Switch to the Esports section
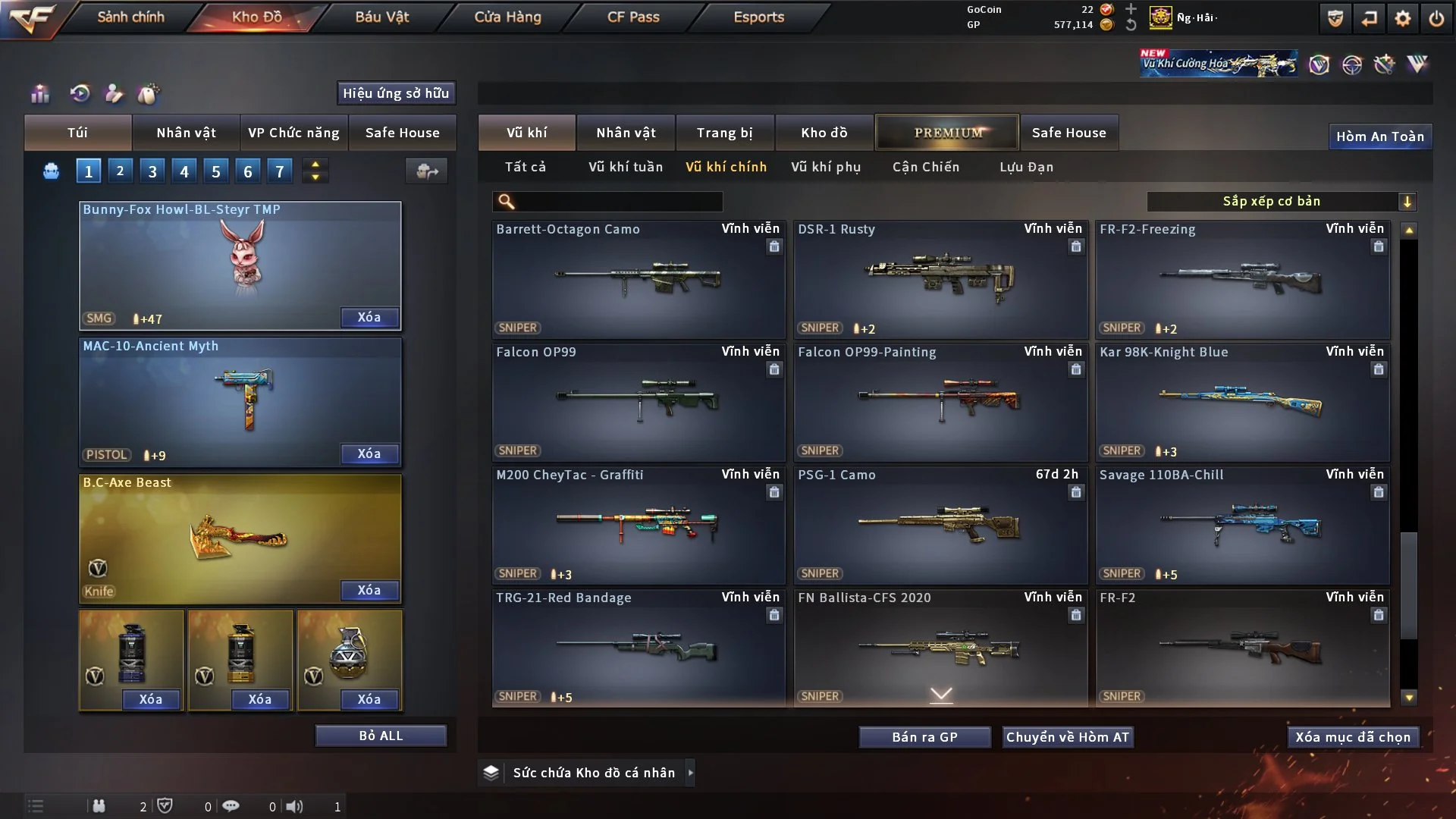The width and height of the screenshot is (1456, 819). click(758, 17)
